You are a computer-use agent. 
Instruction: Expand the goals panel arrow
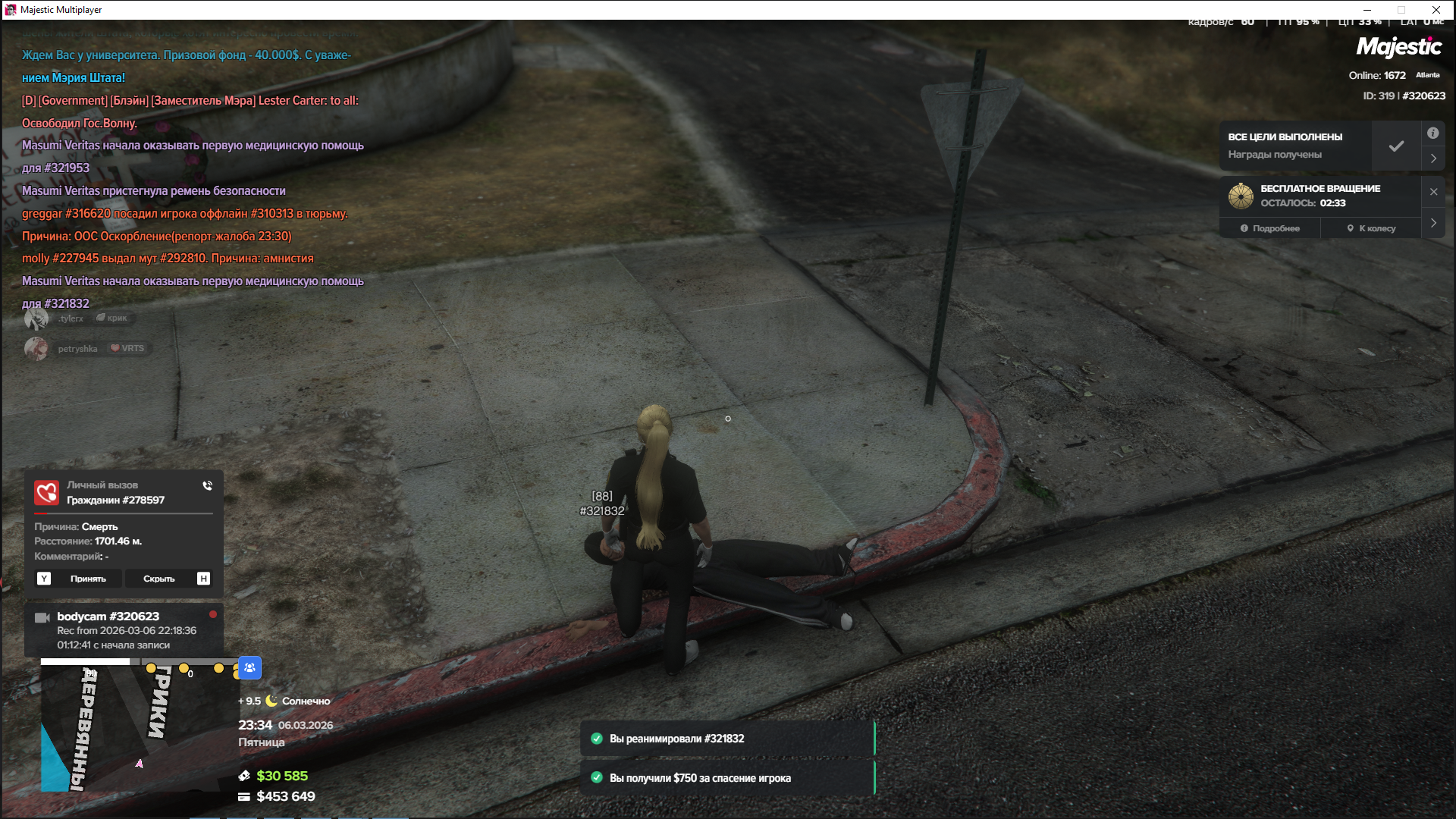[x=1433, y=158]
